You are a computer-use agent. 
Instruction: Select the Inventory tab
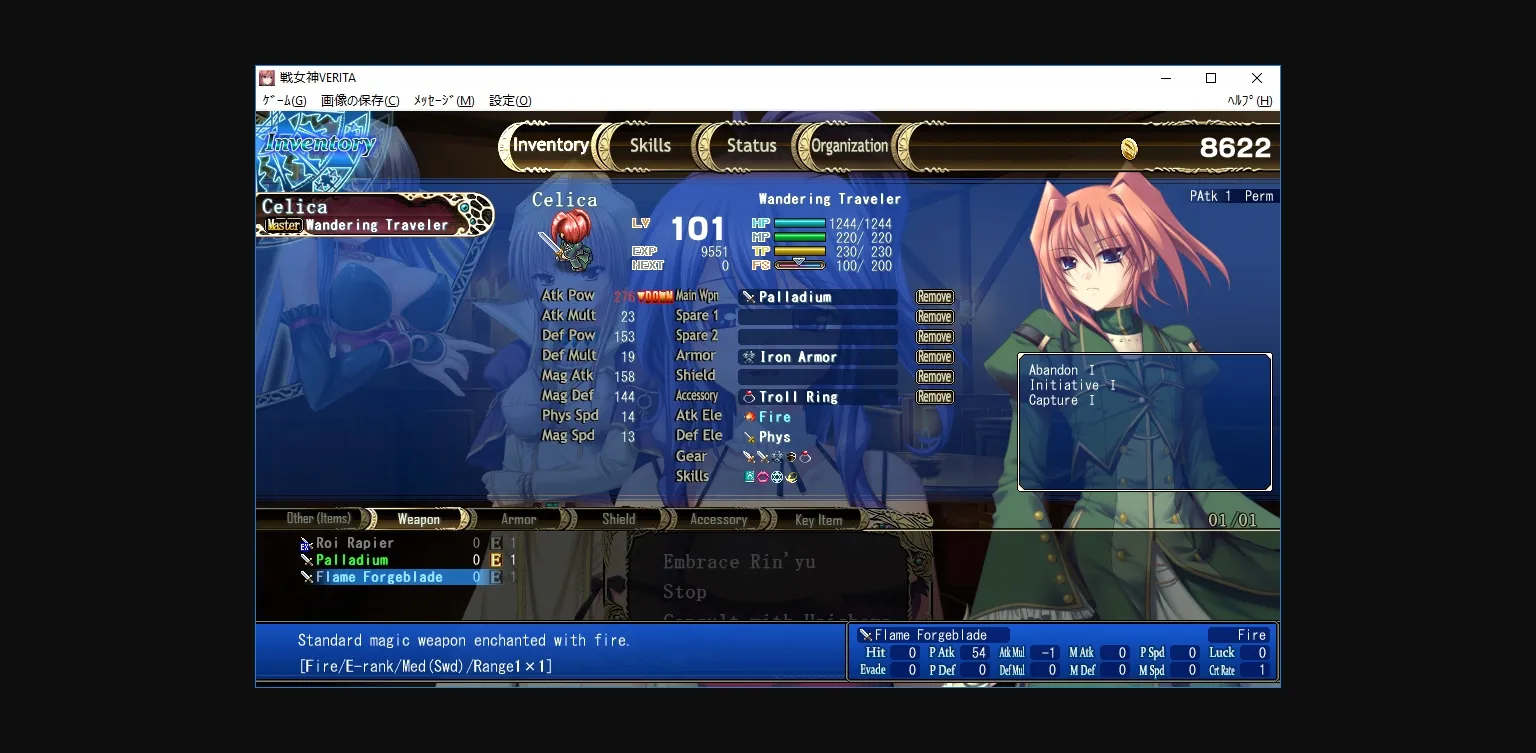[x=550, y=146]
